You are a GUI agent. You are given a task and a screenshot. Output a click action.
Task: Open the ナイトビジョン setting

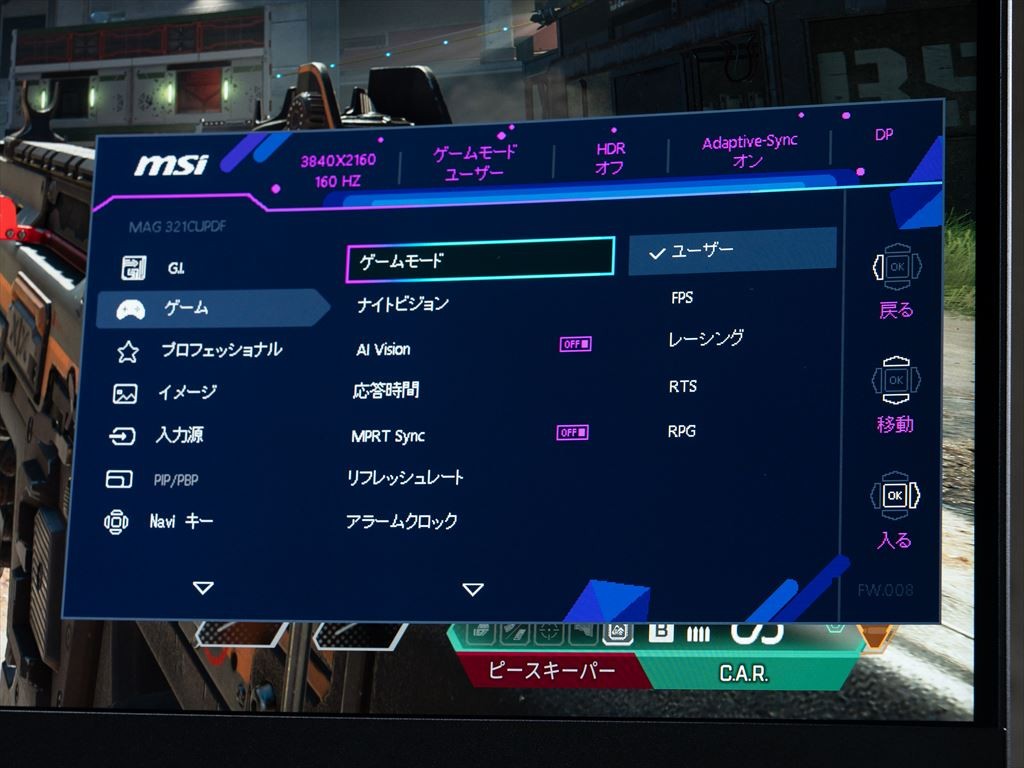(x=403, y=304)
